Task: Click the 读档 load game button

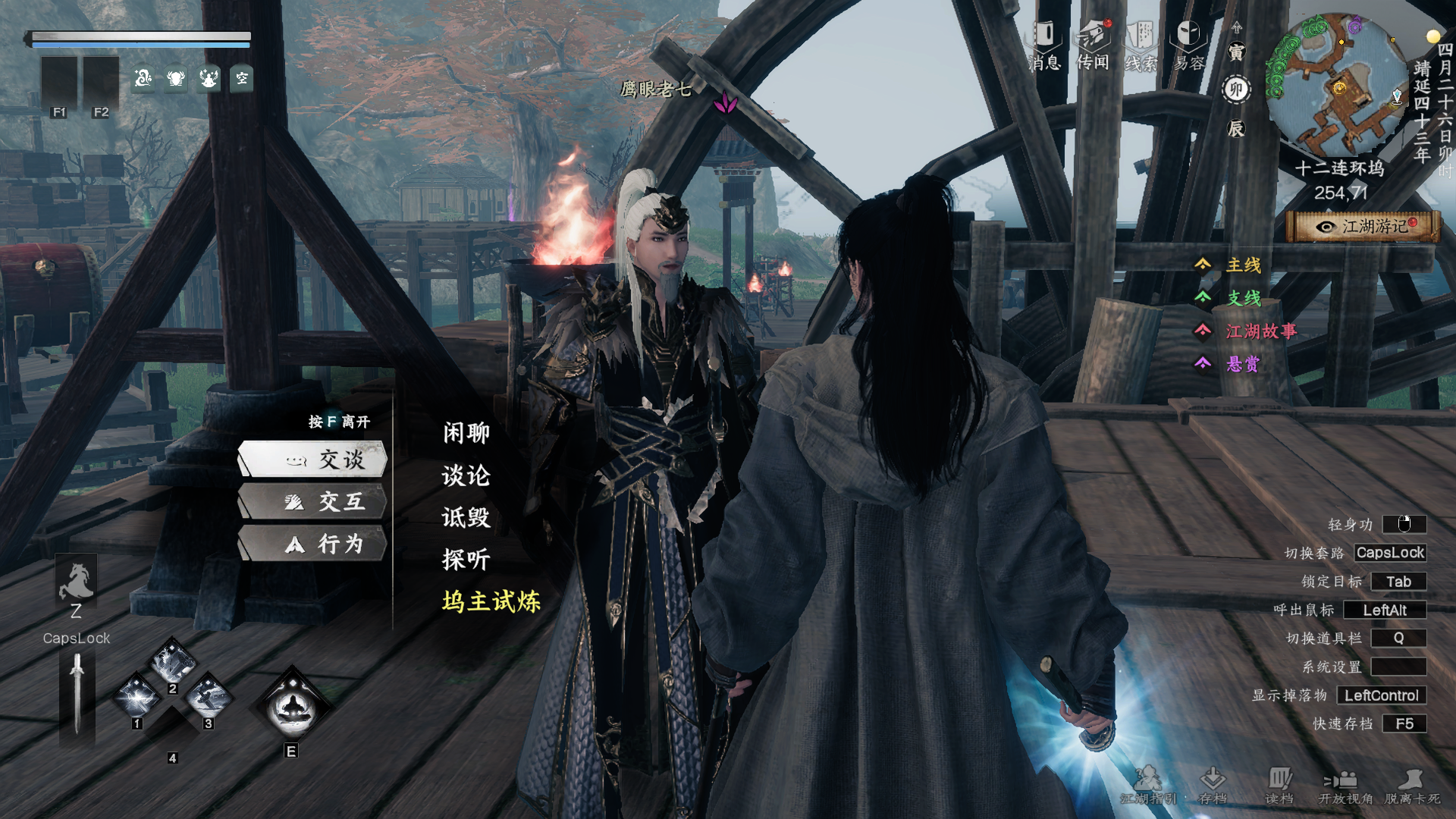Action: pyautogui.click(x=1279, y=785)
